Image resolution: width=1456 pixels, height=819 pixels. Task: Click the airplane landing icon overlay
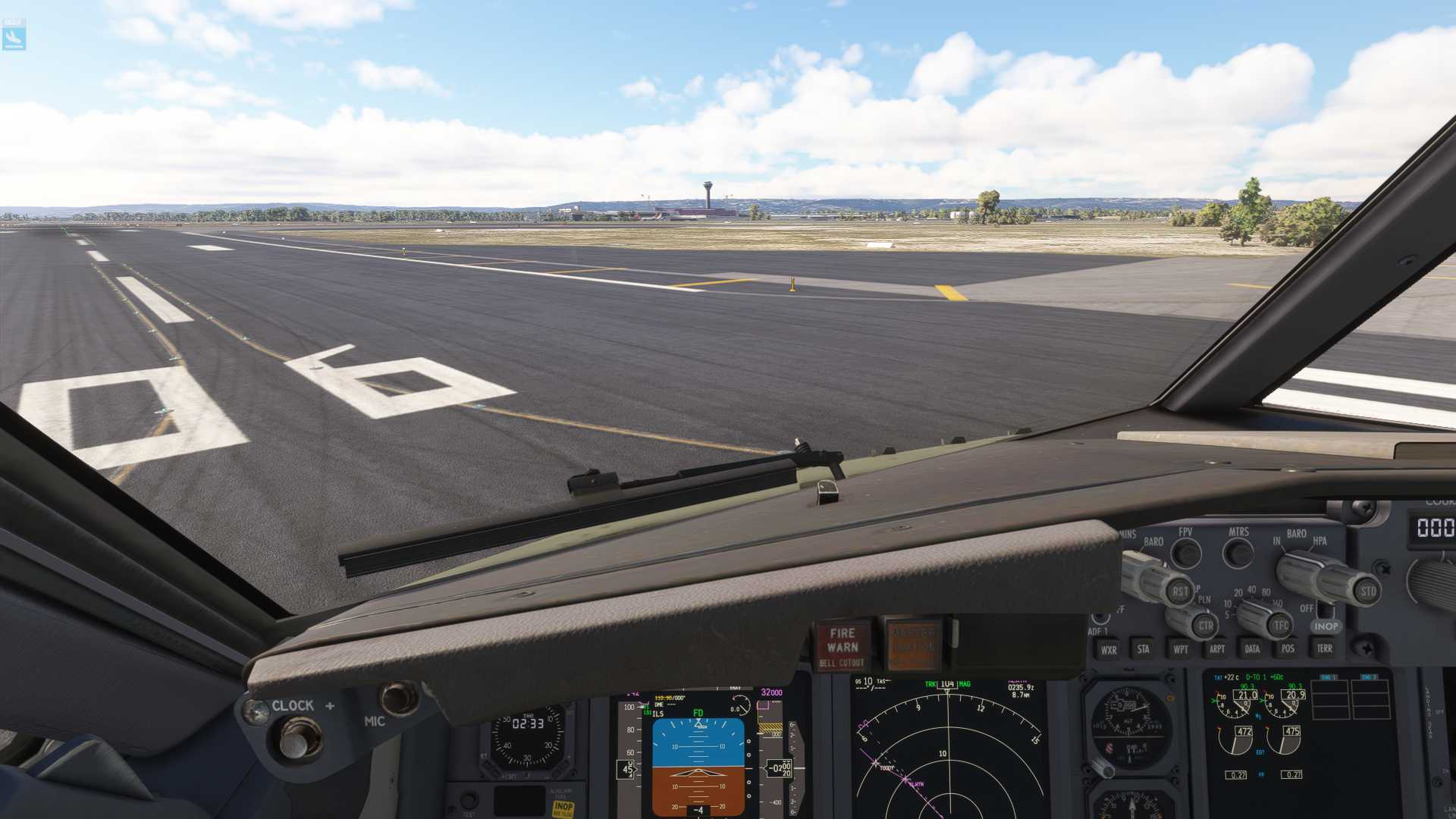point(14,35)
